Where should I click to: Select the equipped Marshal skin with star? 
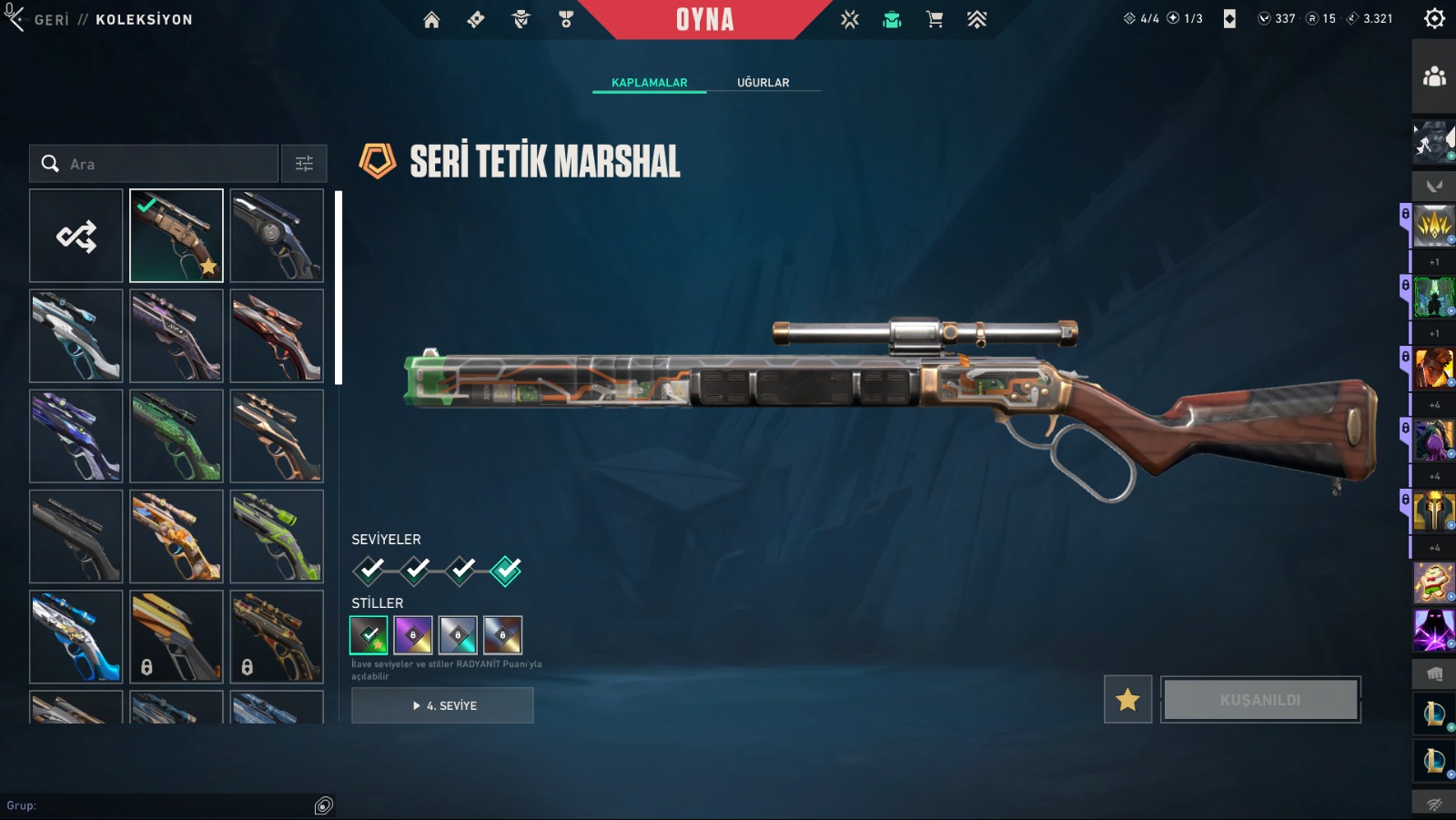point(177,236)
